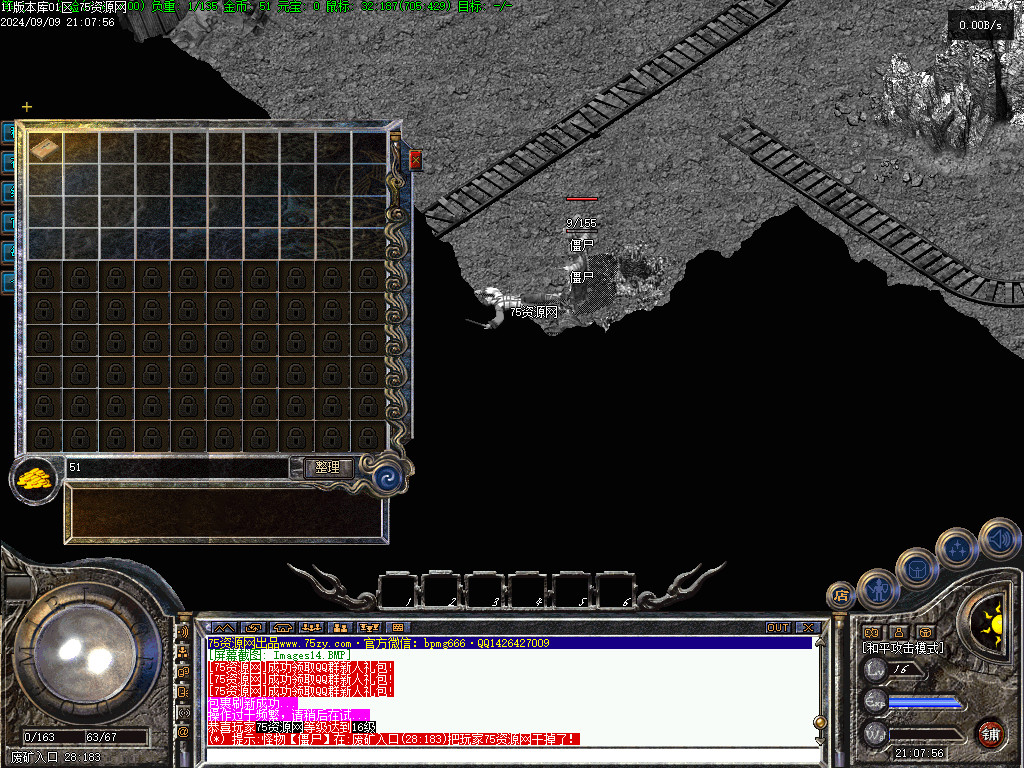The height and width of the screenshot is (768, 1024).
Task: Select hotbar slot number 1
Action: (398, 590)
